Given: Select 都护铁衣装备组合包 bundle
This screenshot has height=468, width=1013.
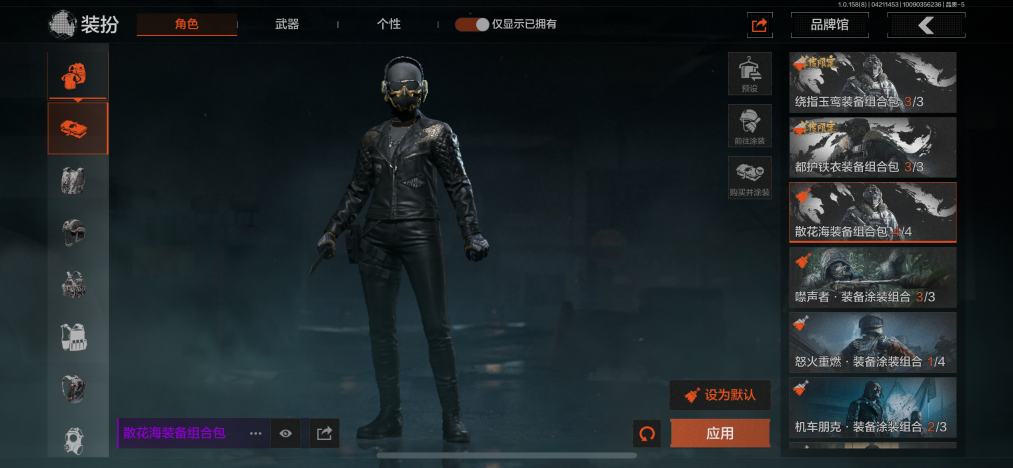Looking at the screenshot, I should click(873, 147).
